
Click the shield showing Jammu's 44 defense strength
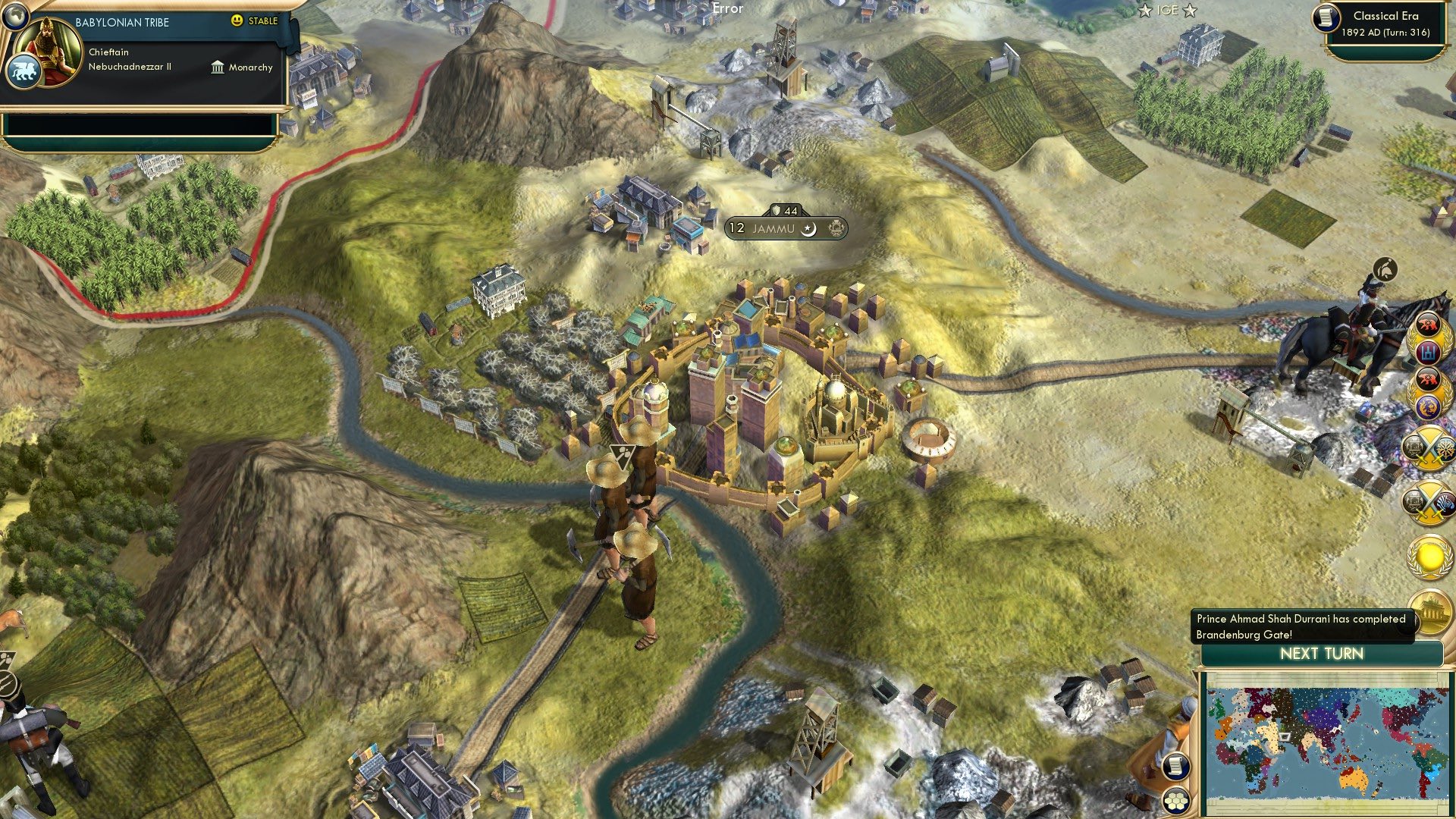coord(780,212)
